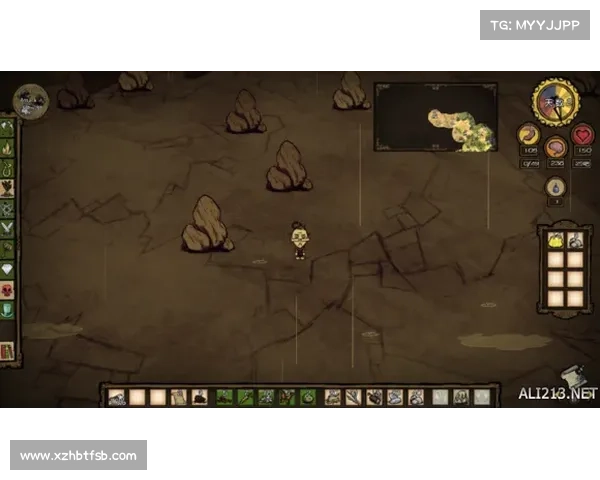Select the Refine tab with white diamond
The width and height of the screenshot is (600, 480).
8,269
